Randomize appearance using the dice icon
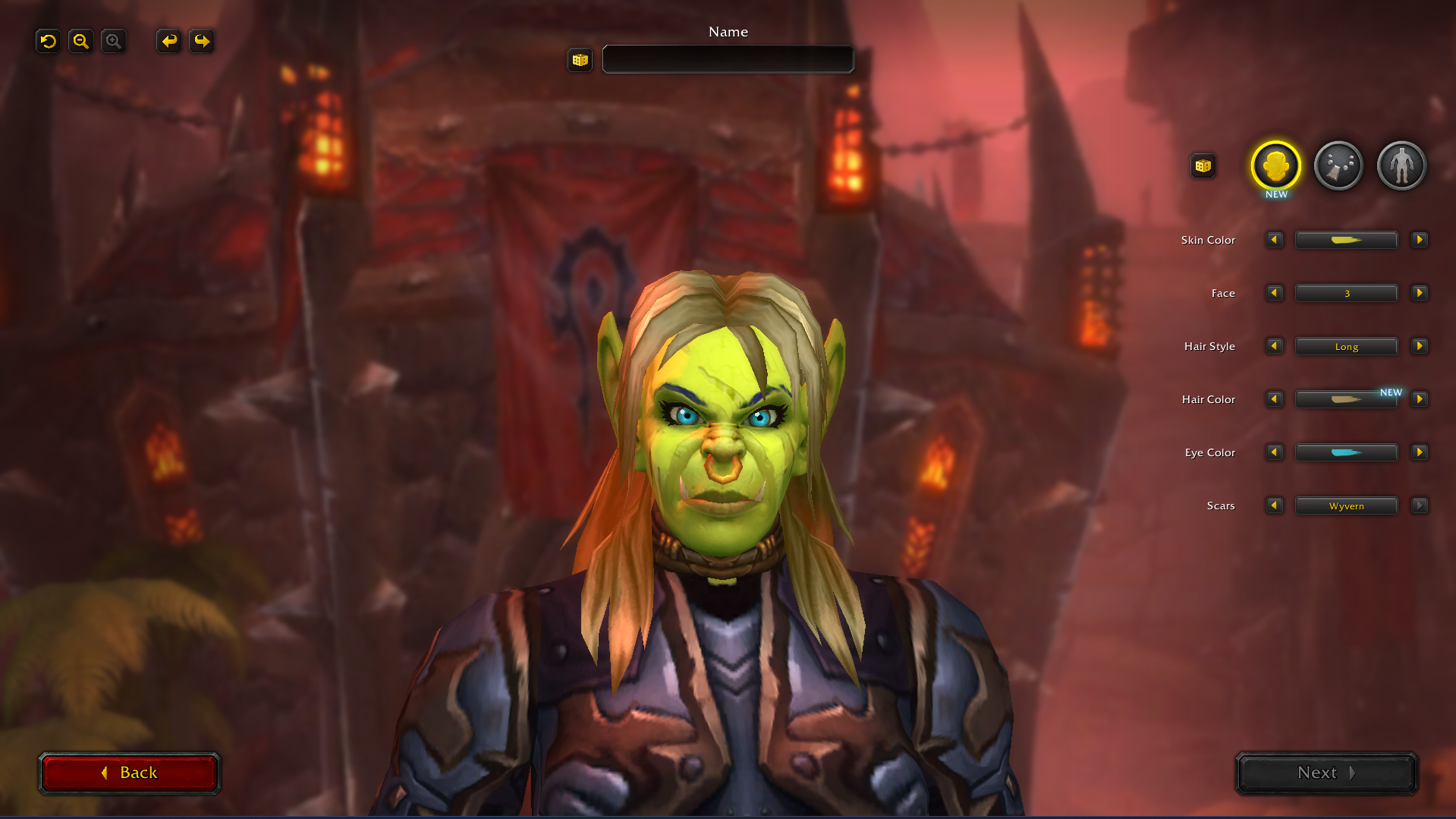The image size is (1456, 819). (1203, 165)
